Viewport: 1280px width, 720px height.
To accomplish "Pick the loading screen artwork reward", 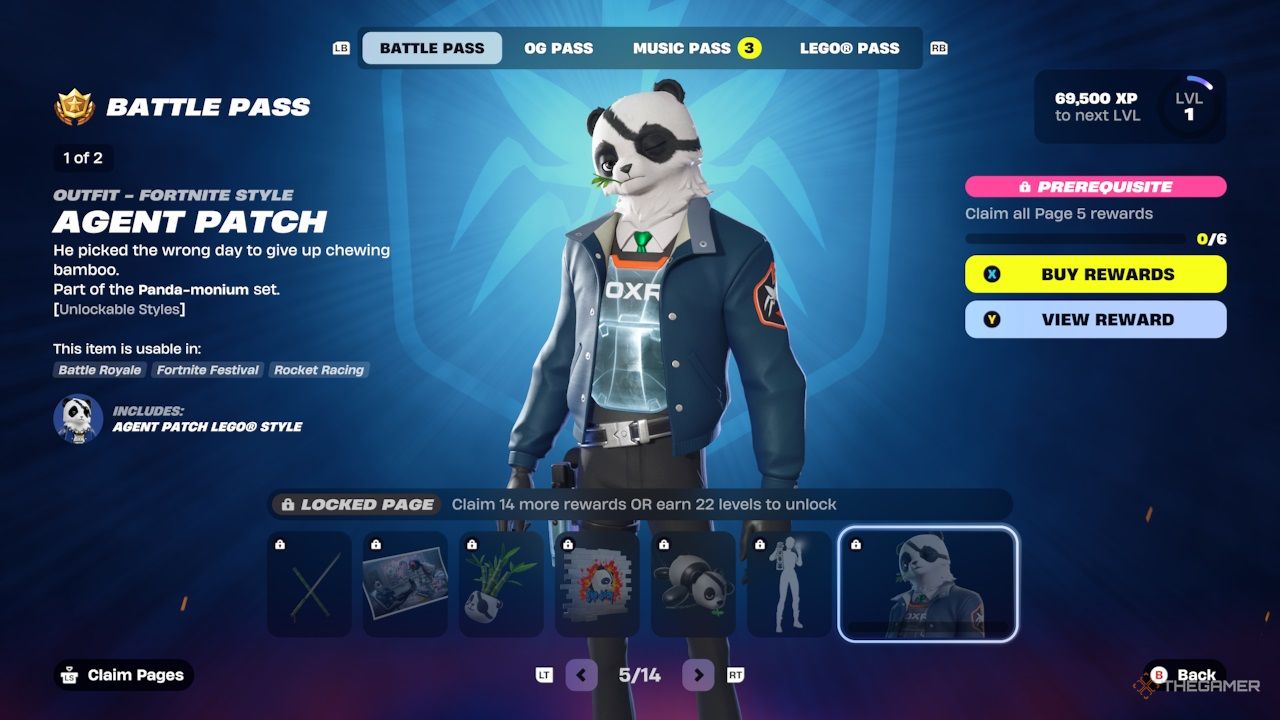I will pos(405,585).
